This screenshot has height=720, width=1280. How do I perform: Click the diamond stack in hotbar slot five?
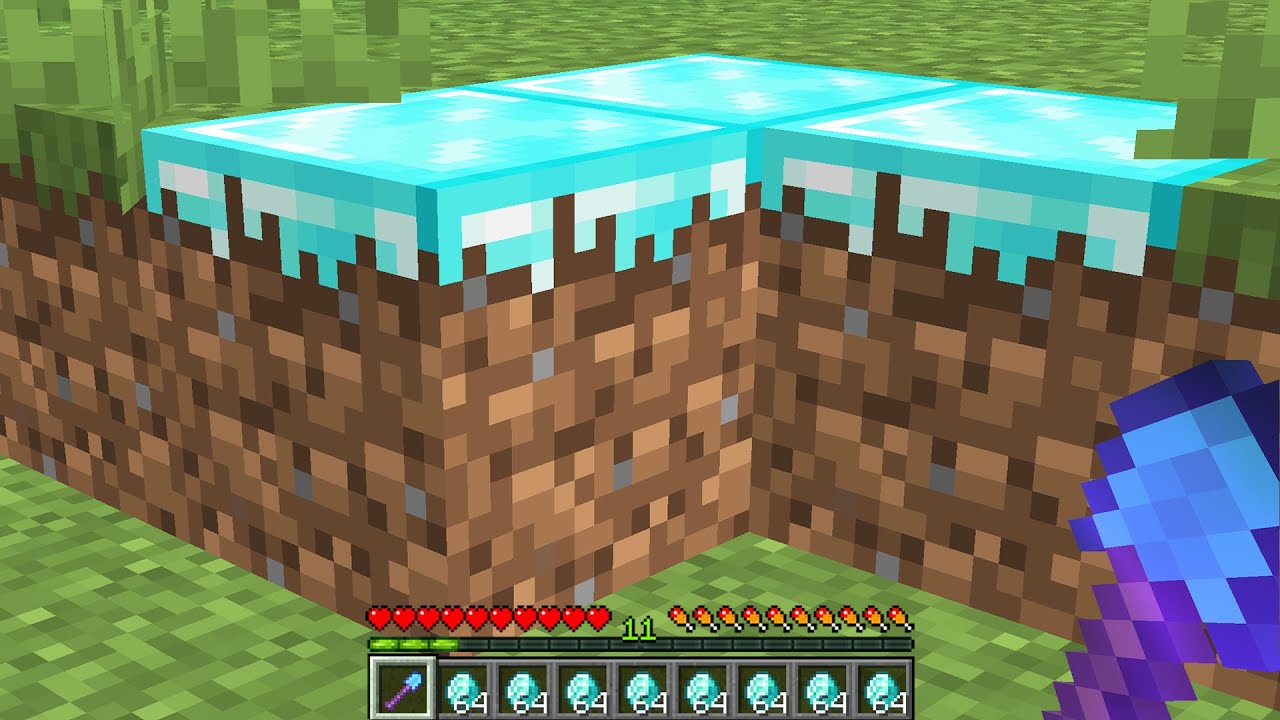(645, 690)
